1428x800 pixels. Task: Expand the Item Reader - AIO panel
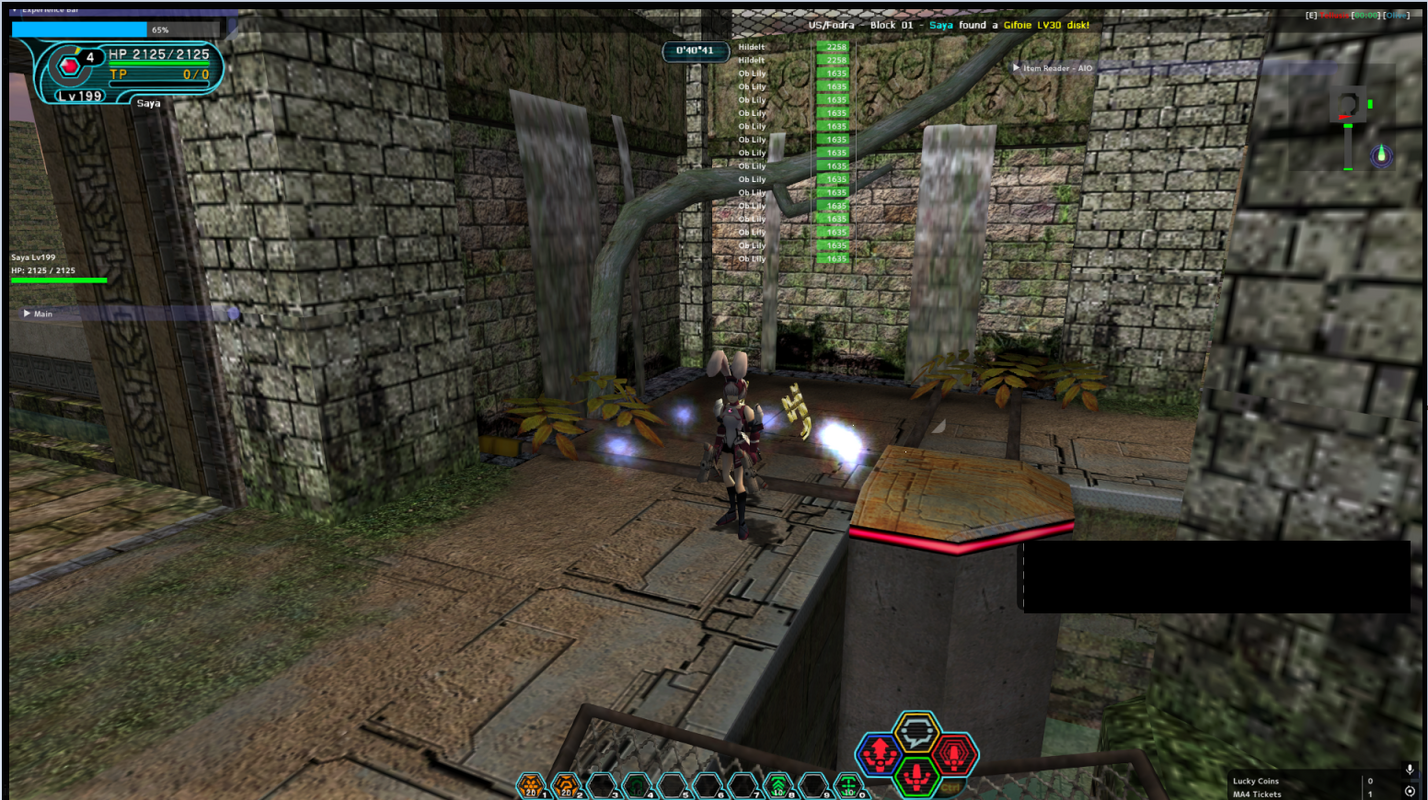click(x=1017, y=68)
